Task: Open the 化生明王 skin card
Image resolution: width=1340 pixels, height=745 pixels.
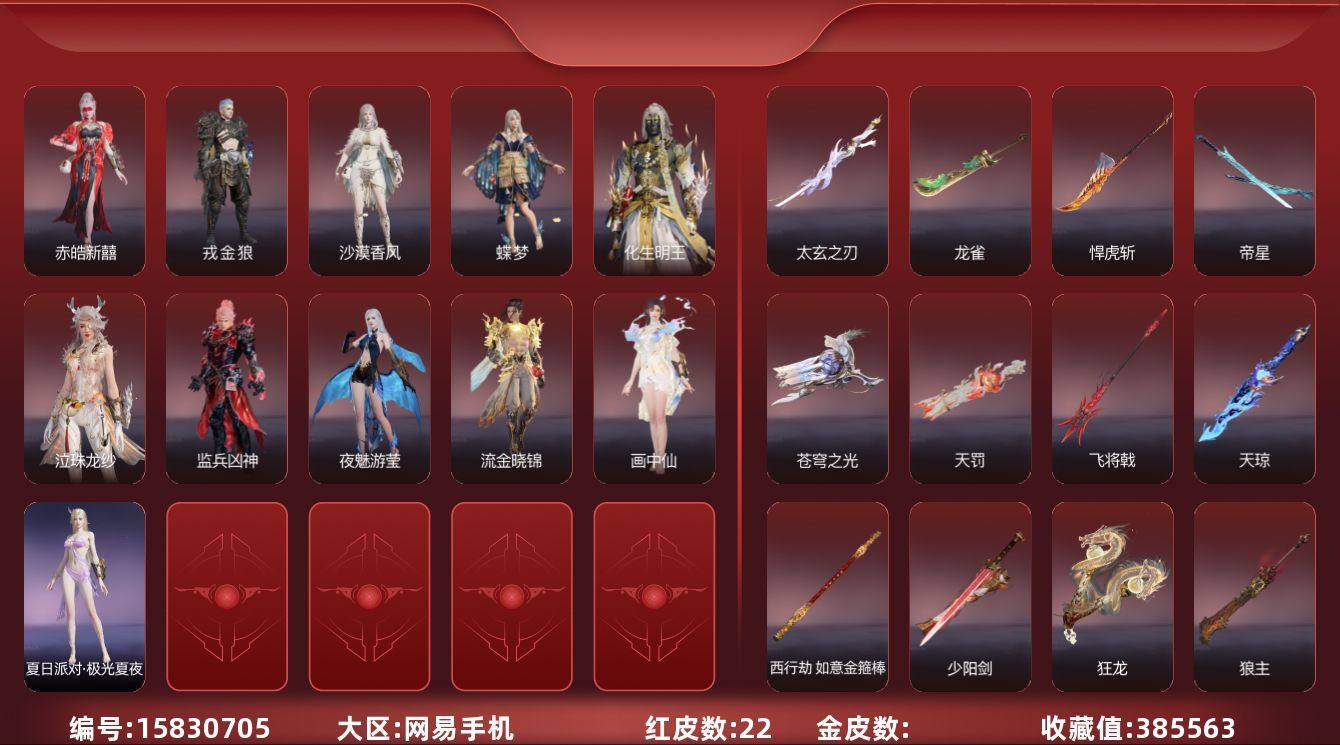Action: tap(655, 180)
